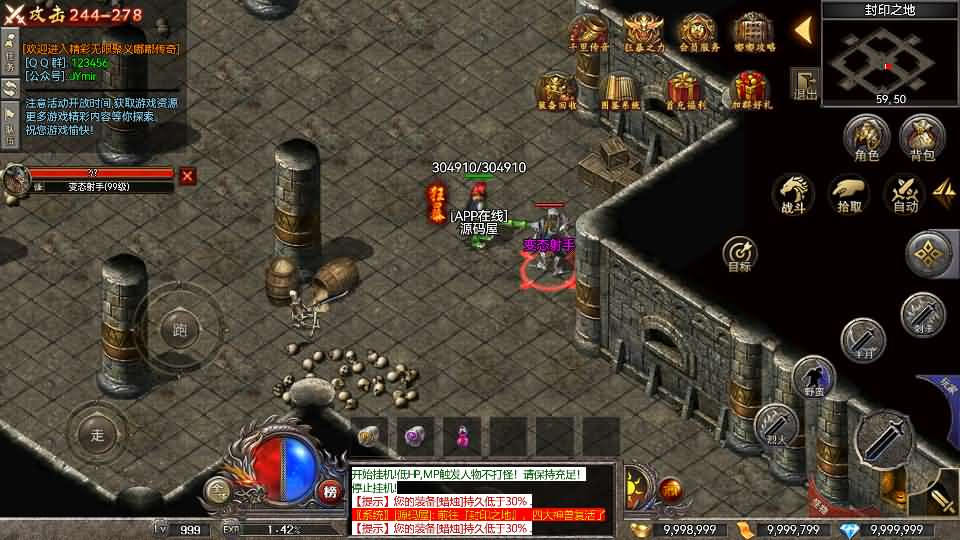Open the 角色 character sheet
Screen dimensions: 960x540
click(x=866, y=138)
